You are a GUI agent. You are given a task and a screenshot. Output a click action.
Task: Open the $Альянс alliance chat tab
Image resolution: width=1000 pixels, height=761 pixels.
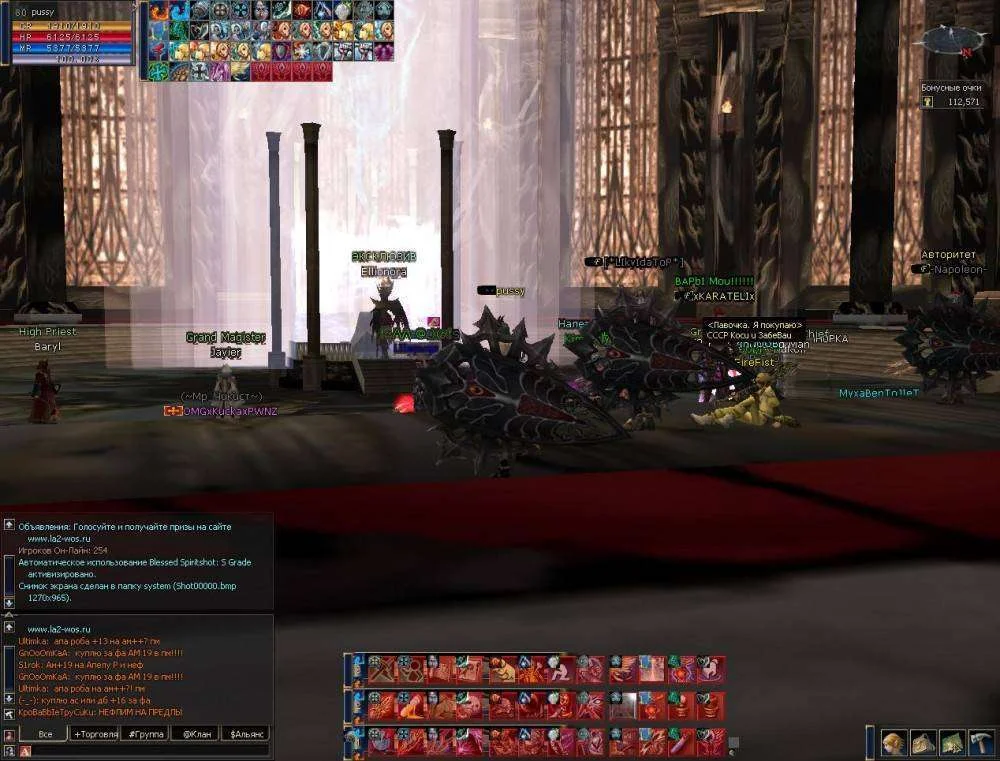[246, 734]
